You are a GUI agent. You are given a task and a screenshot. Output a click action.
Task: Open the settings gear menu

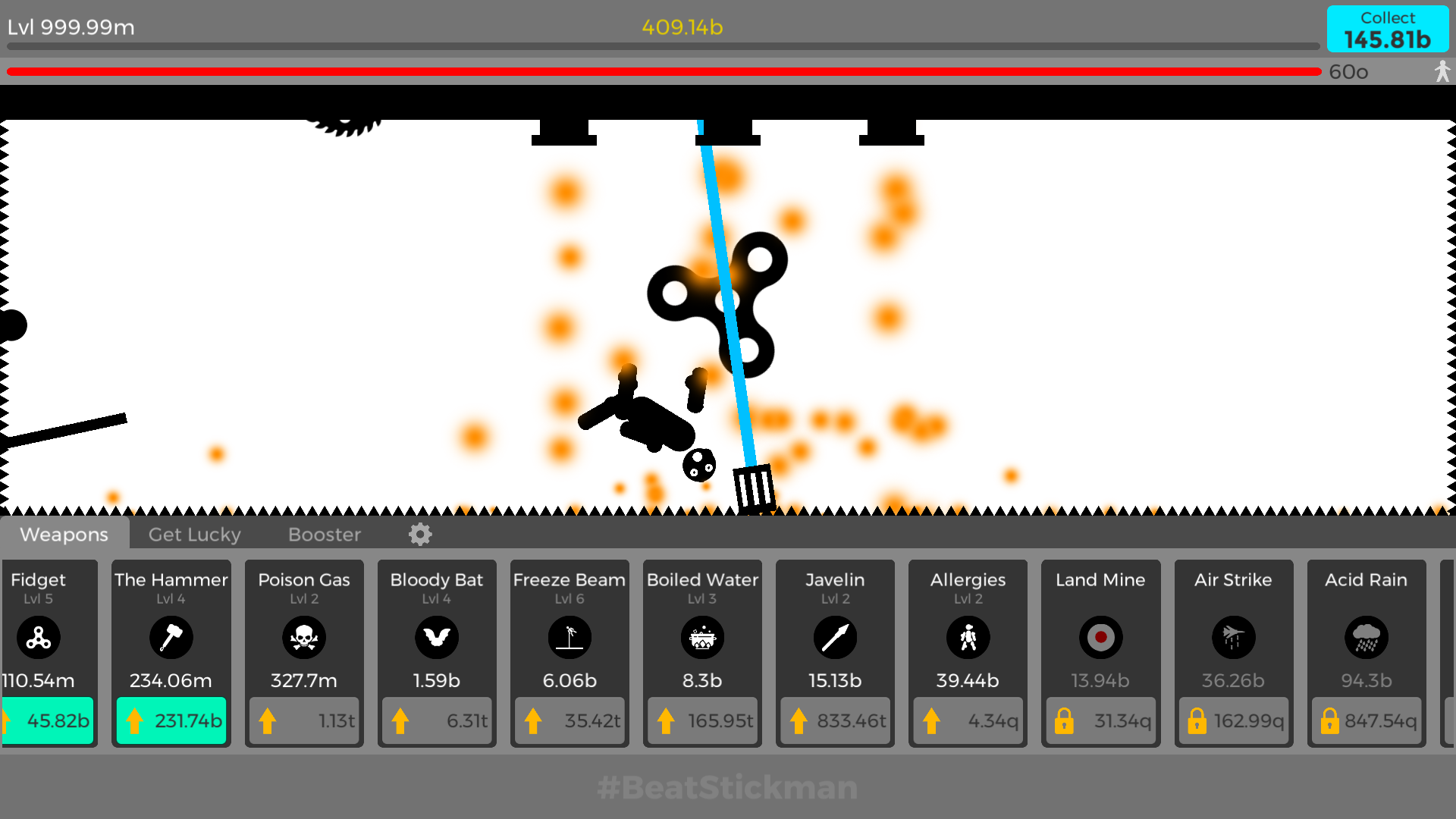419,535
